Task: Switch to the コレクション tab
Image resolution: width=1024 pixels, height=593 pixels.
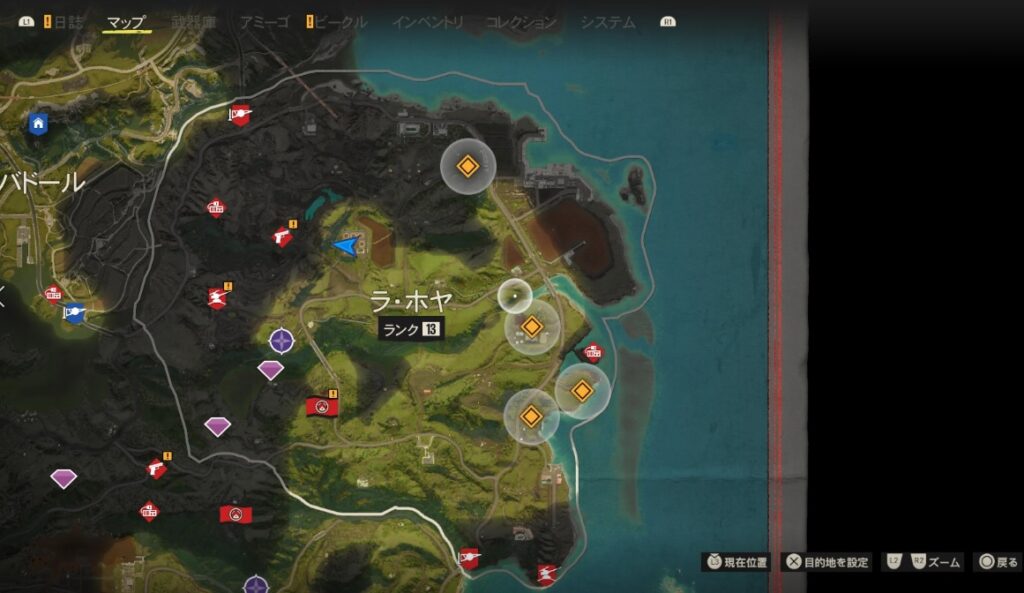Action: click(521, 22)
